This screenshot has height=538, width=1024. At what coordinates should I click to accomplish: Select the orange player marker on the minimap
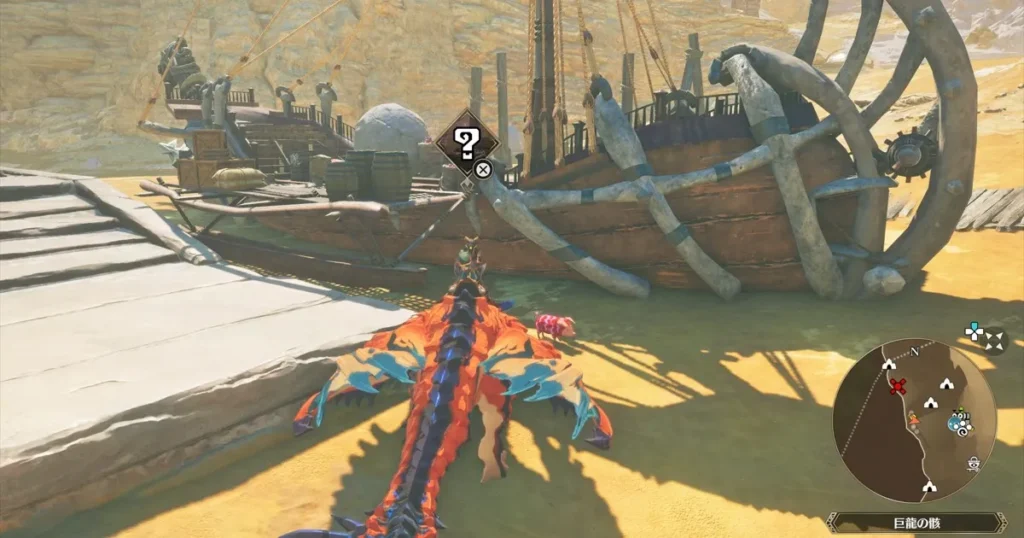[912, 418]
